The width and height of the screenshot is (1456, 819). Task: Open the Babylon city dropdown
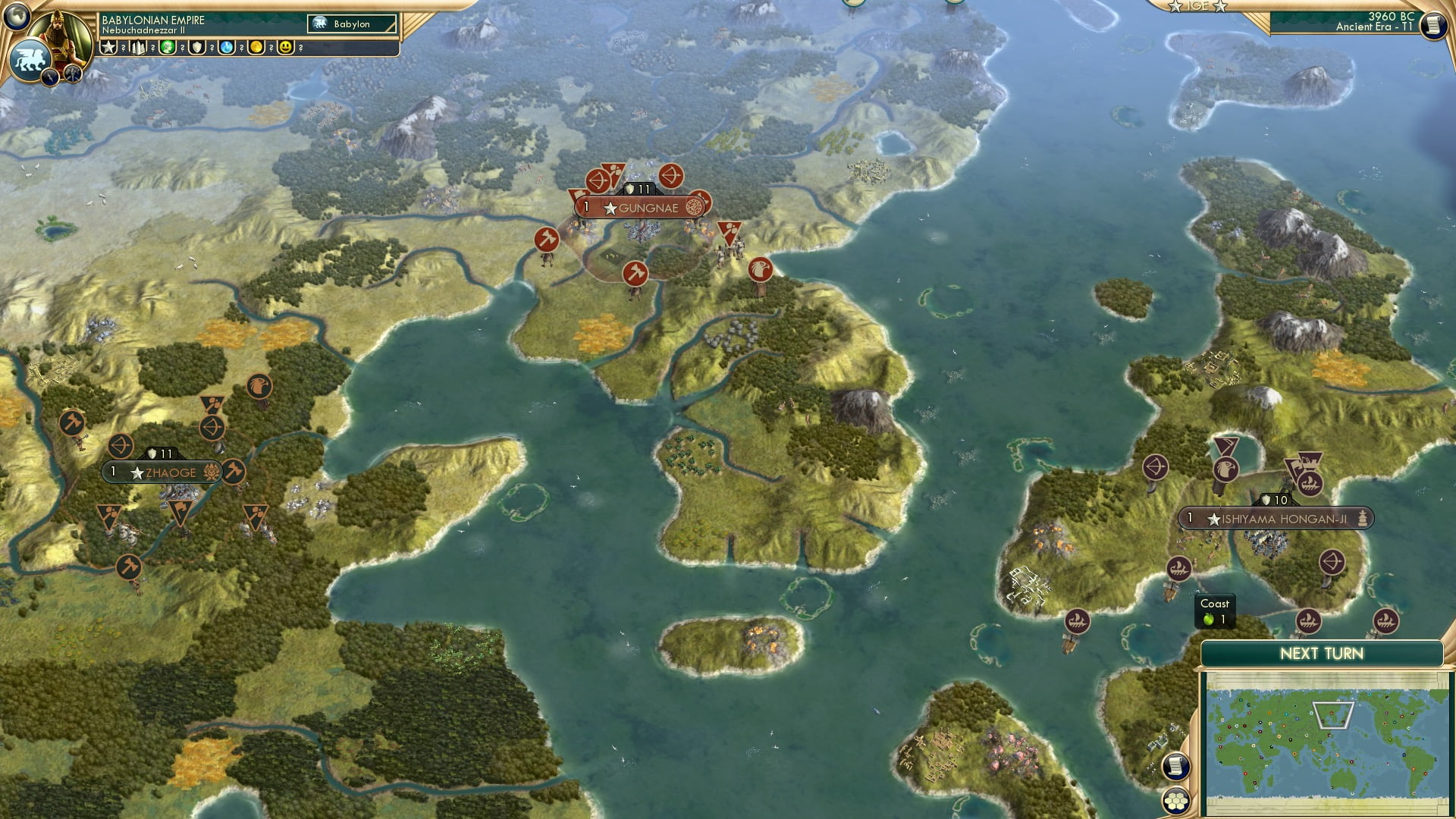(x=350, y=24)
